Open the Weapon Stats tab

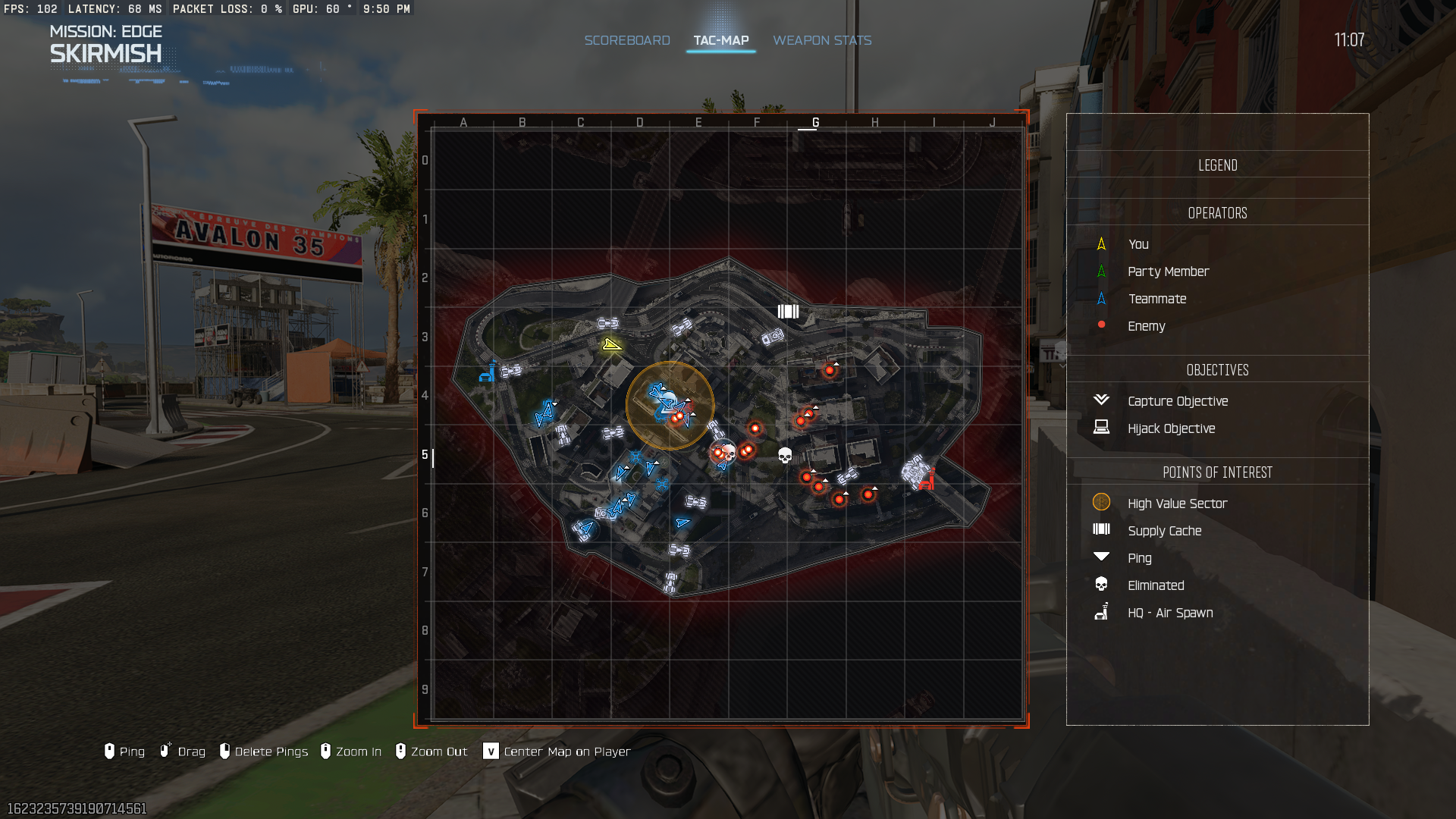[822, 40]
